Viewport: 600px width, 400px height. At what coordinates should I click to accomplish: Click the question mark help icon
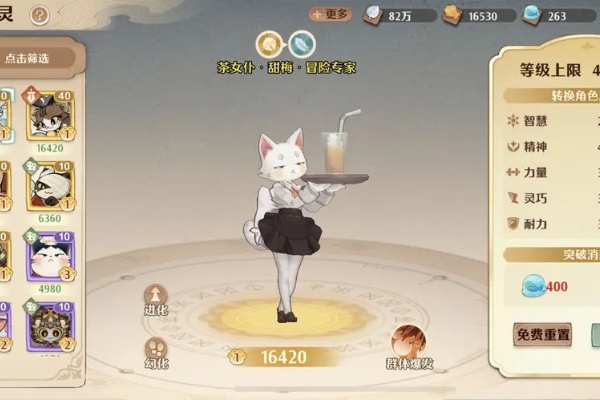coord(39,15)
